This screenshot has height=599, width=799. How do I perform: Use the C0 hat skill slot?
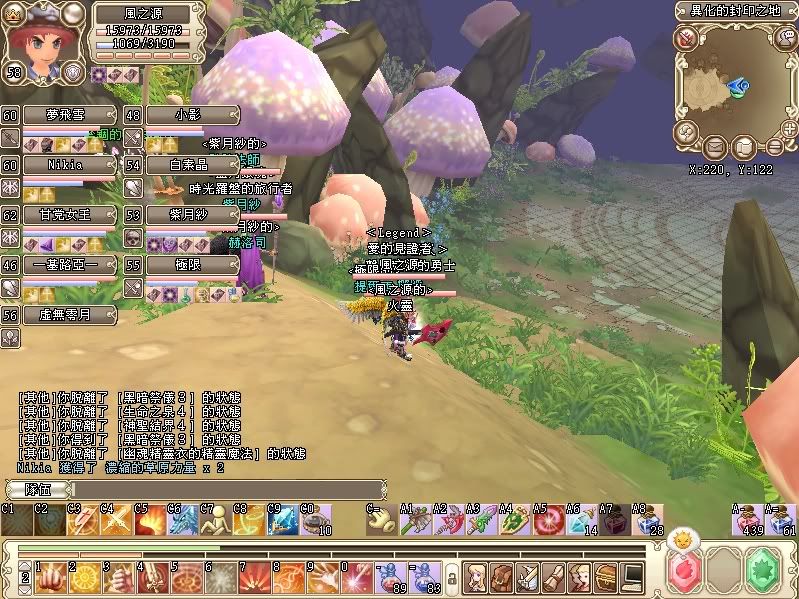click(316, 520)
